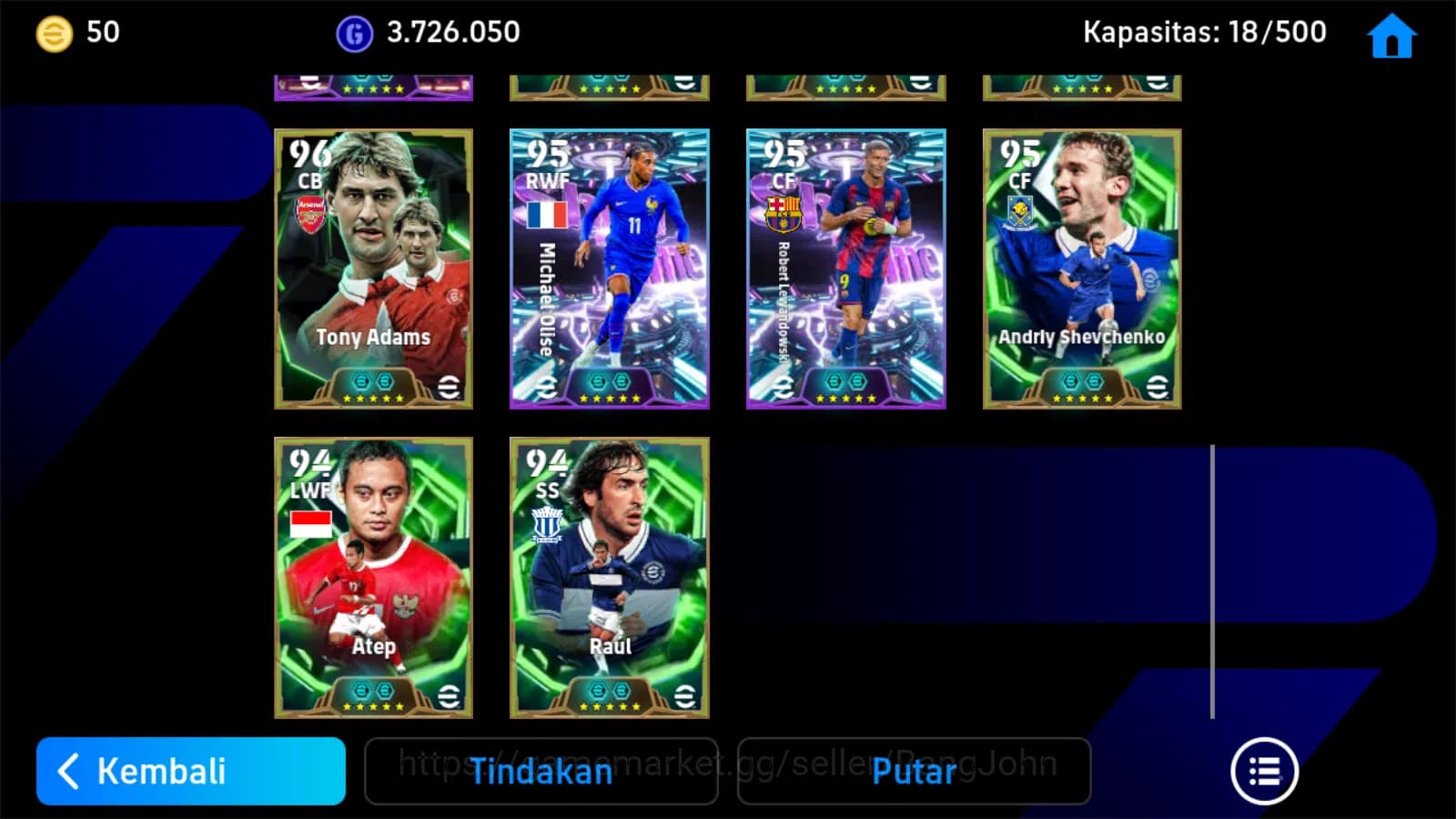Tap the blue GP currency icon

[x=354, y=33]
